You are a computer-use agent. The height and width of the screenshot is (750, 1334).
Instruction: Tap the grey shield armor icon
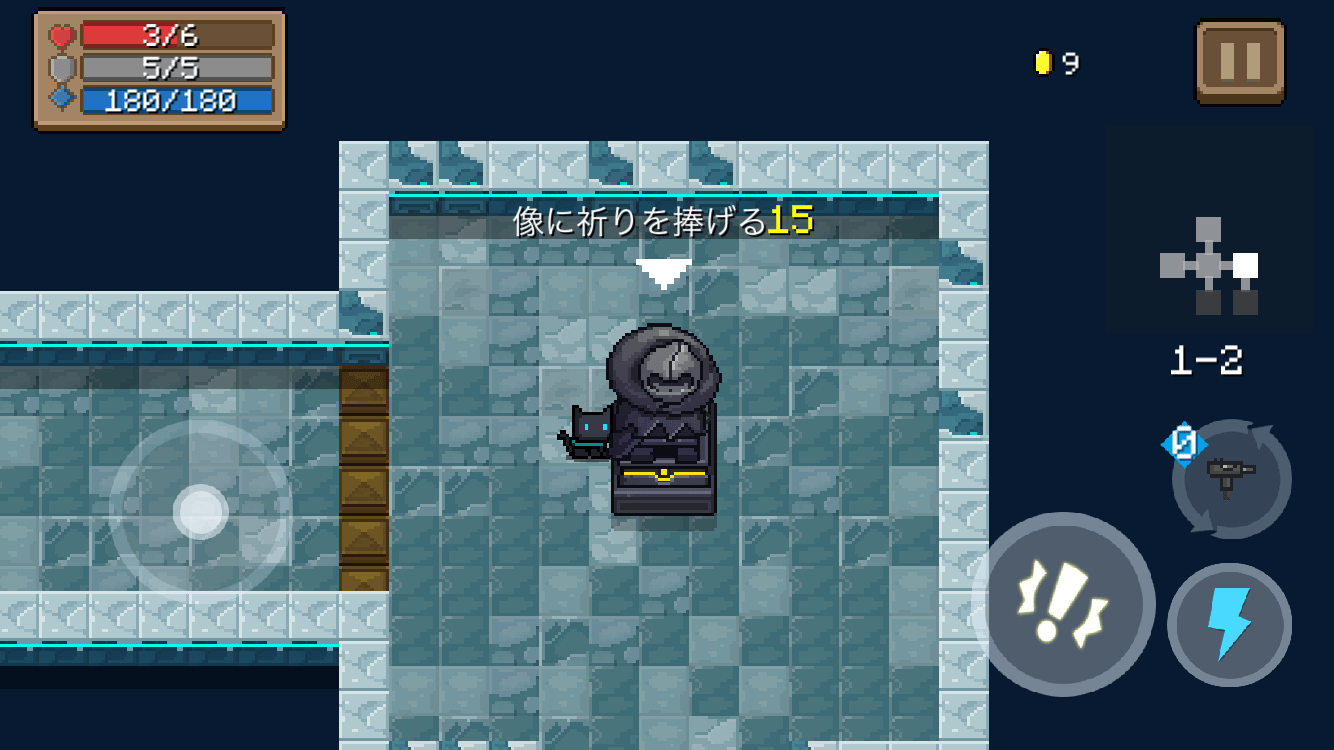click(x=60, y=67)
